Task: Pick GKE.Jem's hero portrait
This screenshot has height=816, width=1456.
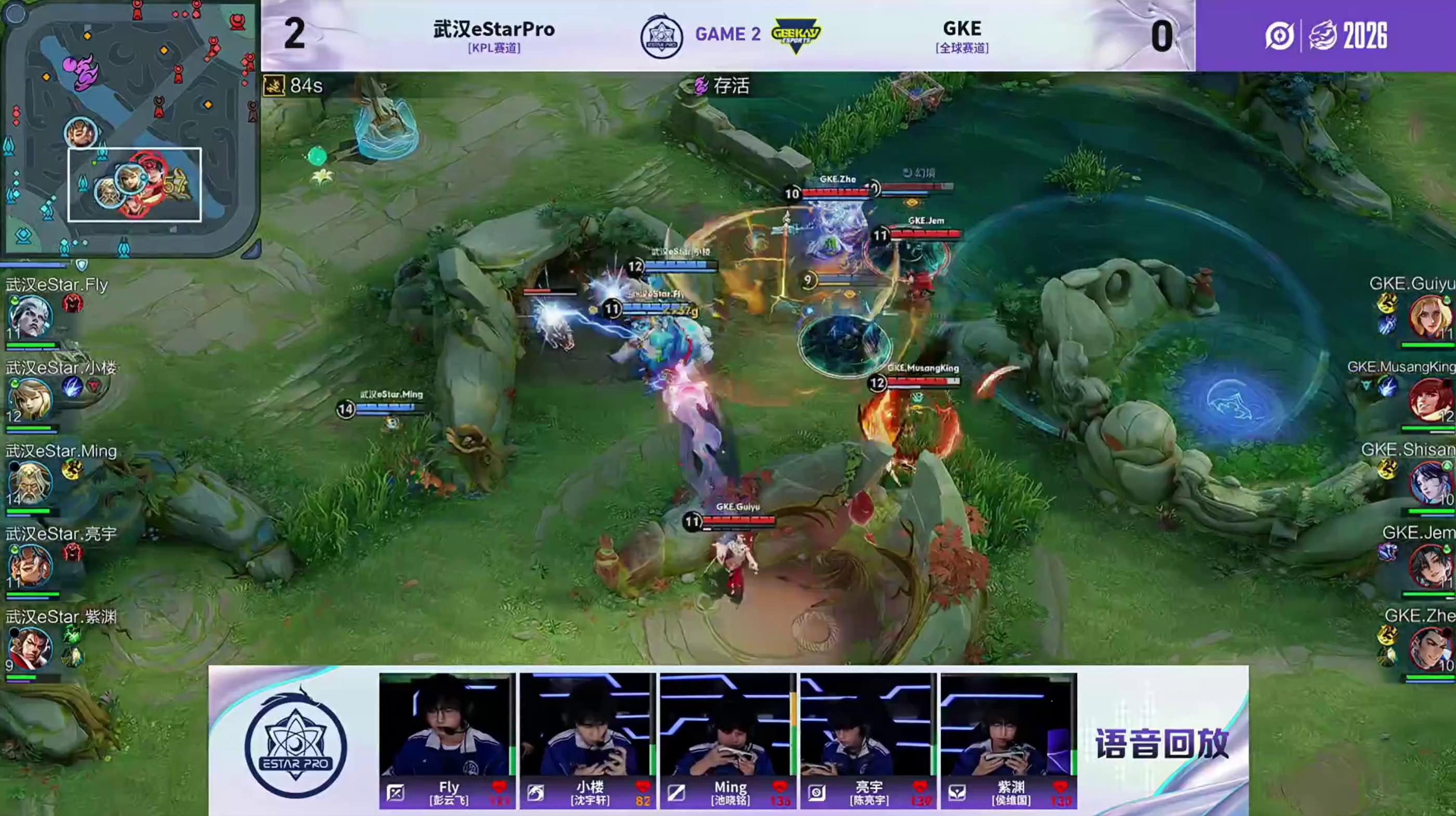Action: tap(1429, 565)
